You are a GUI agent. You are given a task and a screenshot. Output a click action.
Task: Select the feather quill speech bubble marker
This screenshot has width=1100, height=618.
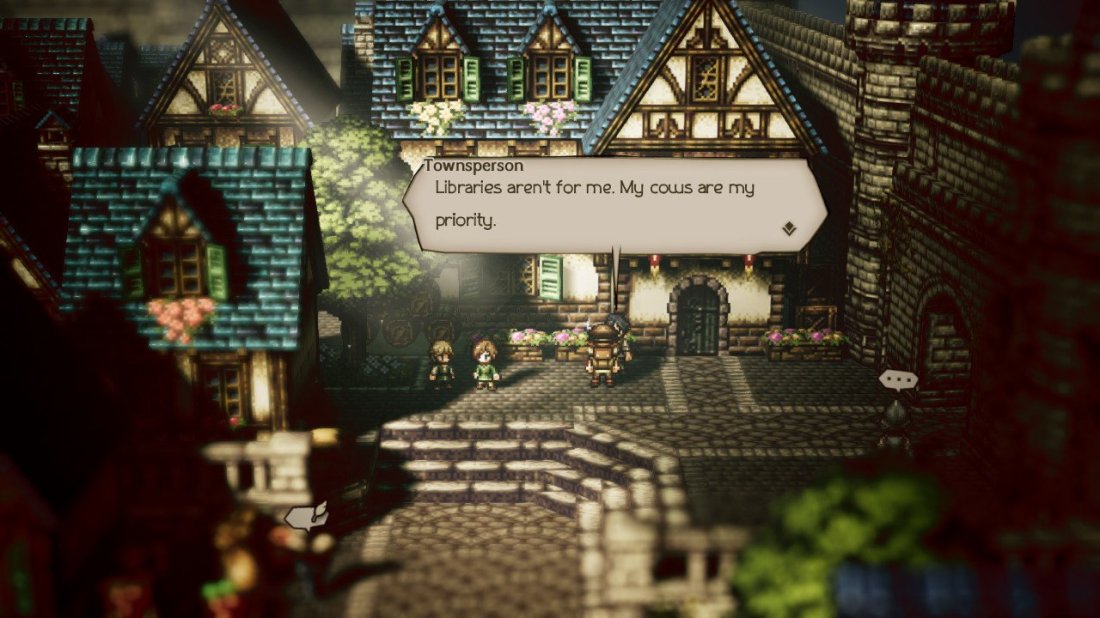[305, 516]
